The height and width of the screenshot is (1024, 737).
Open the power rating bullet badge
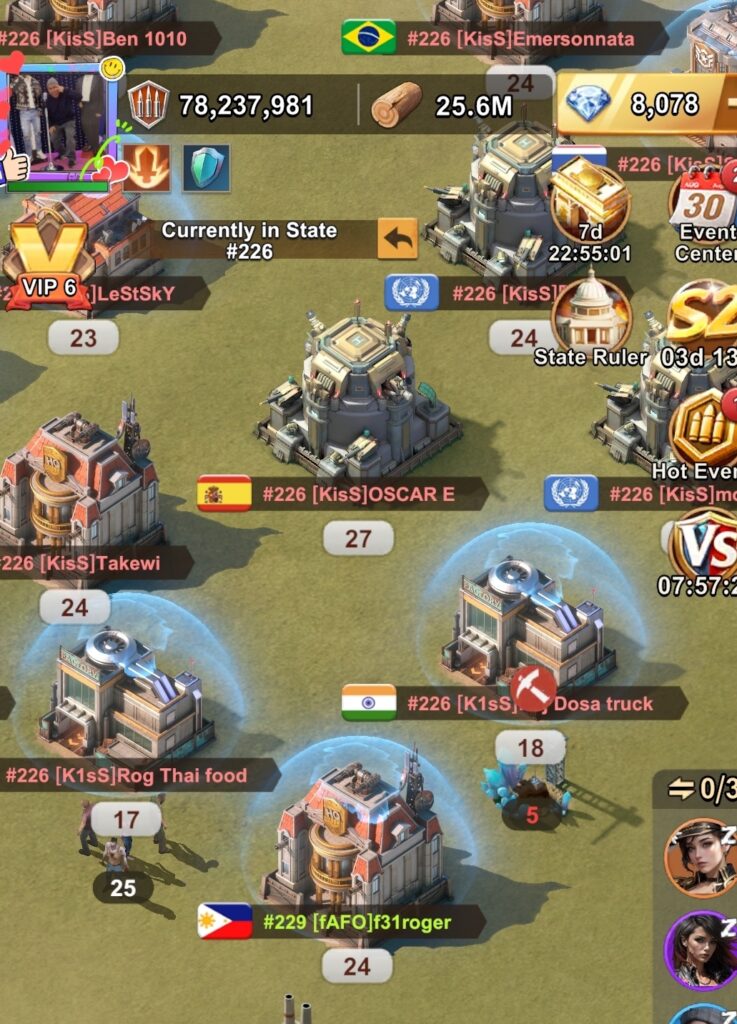pyautogui.click(x=149, y=104)
